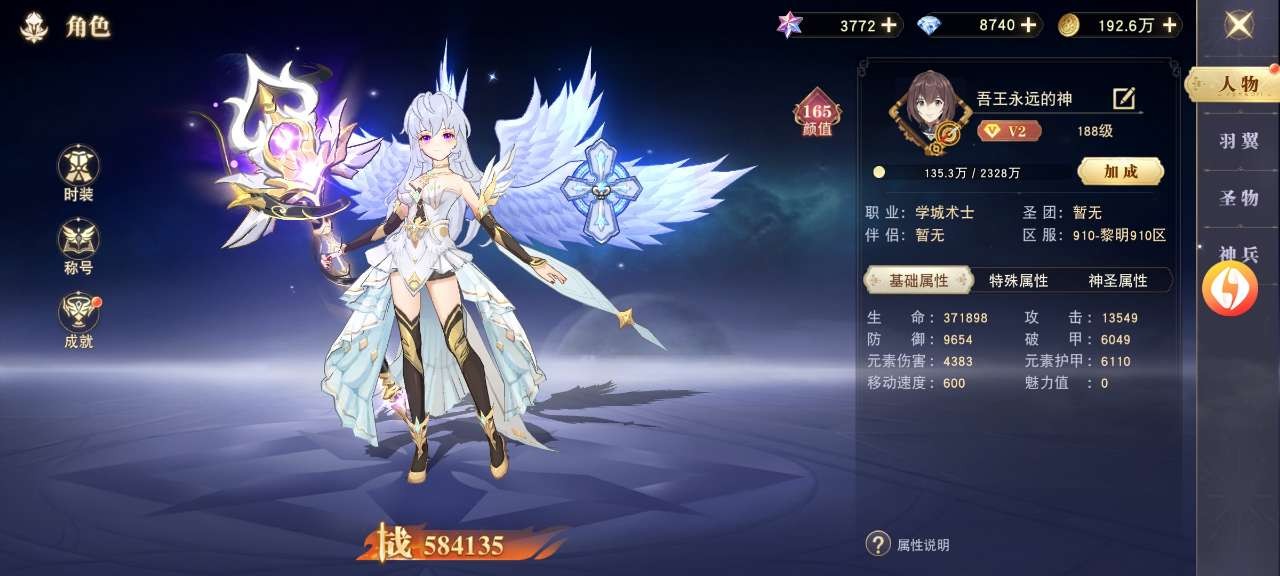Open the 神兵 weapons tab
Image resolution: width=1280 pixels, height=576 pixels.
click(x=1239, y=252)
